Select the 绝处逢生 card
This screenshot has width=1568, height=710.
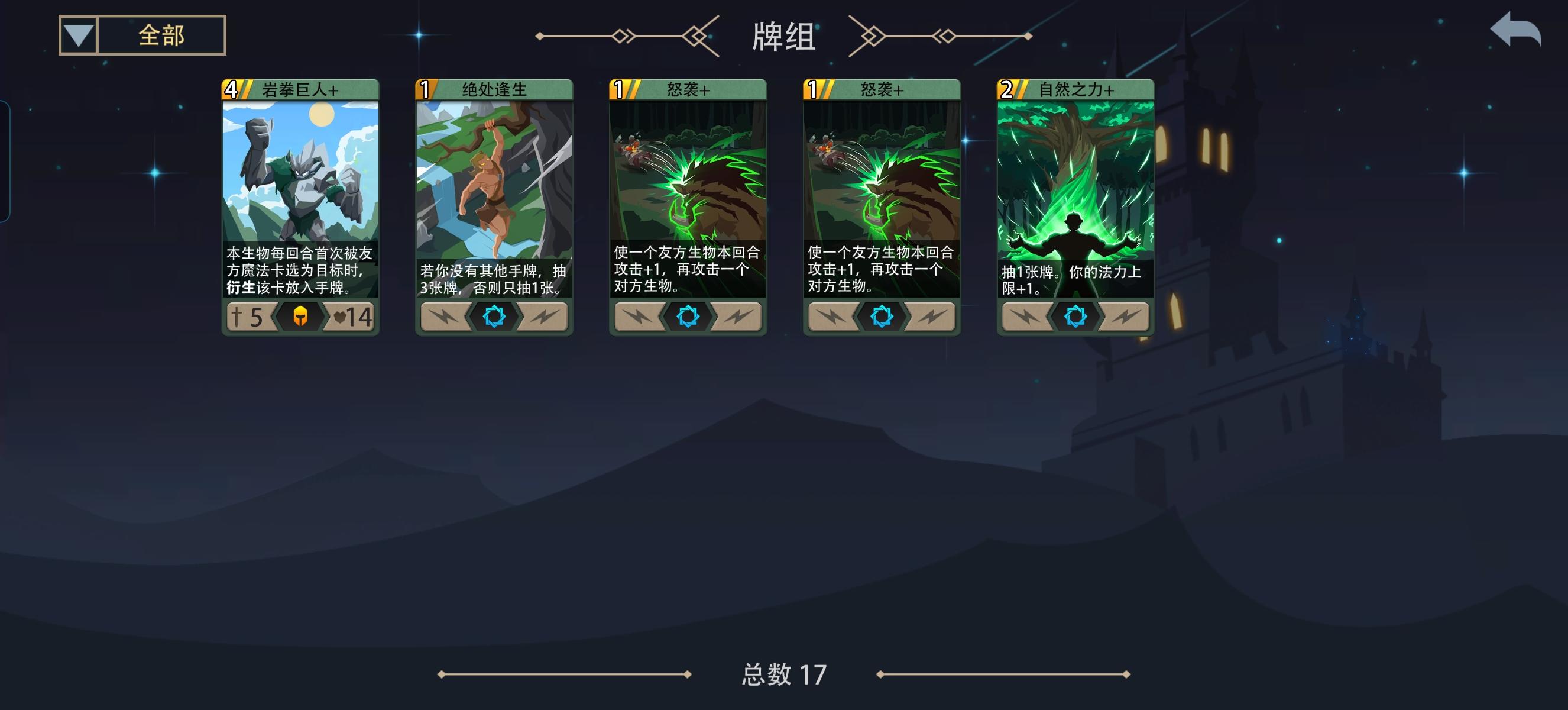(494, 201)
